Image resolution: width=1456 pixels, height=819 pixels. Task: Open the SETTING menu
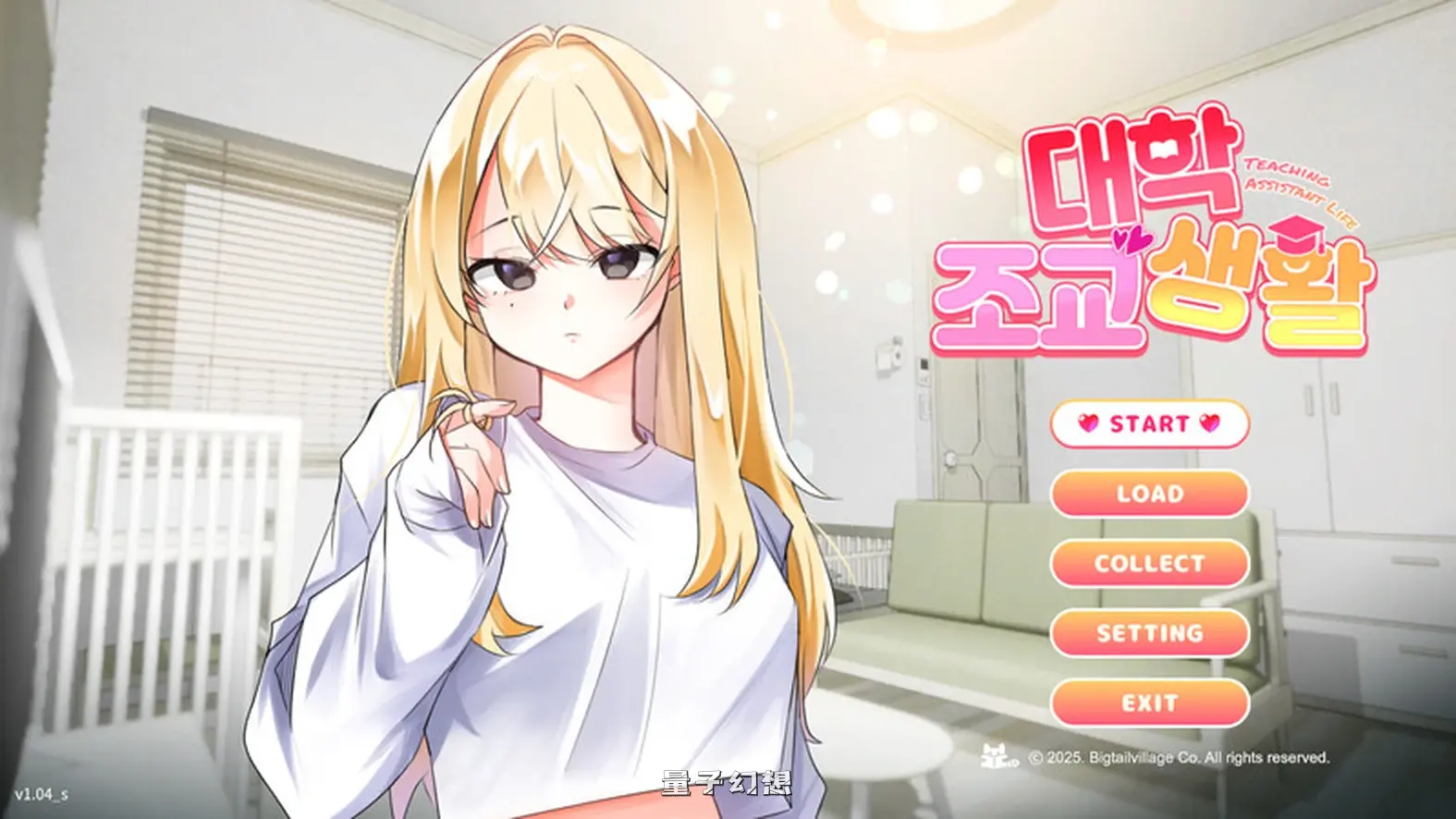point(1149,632)
